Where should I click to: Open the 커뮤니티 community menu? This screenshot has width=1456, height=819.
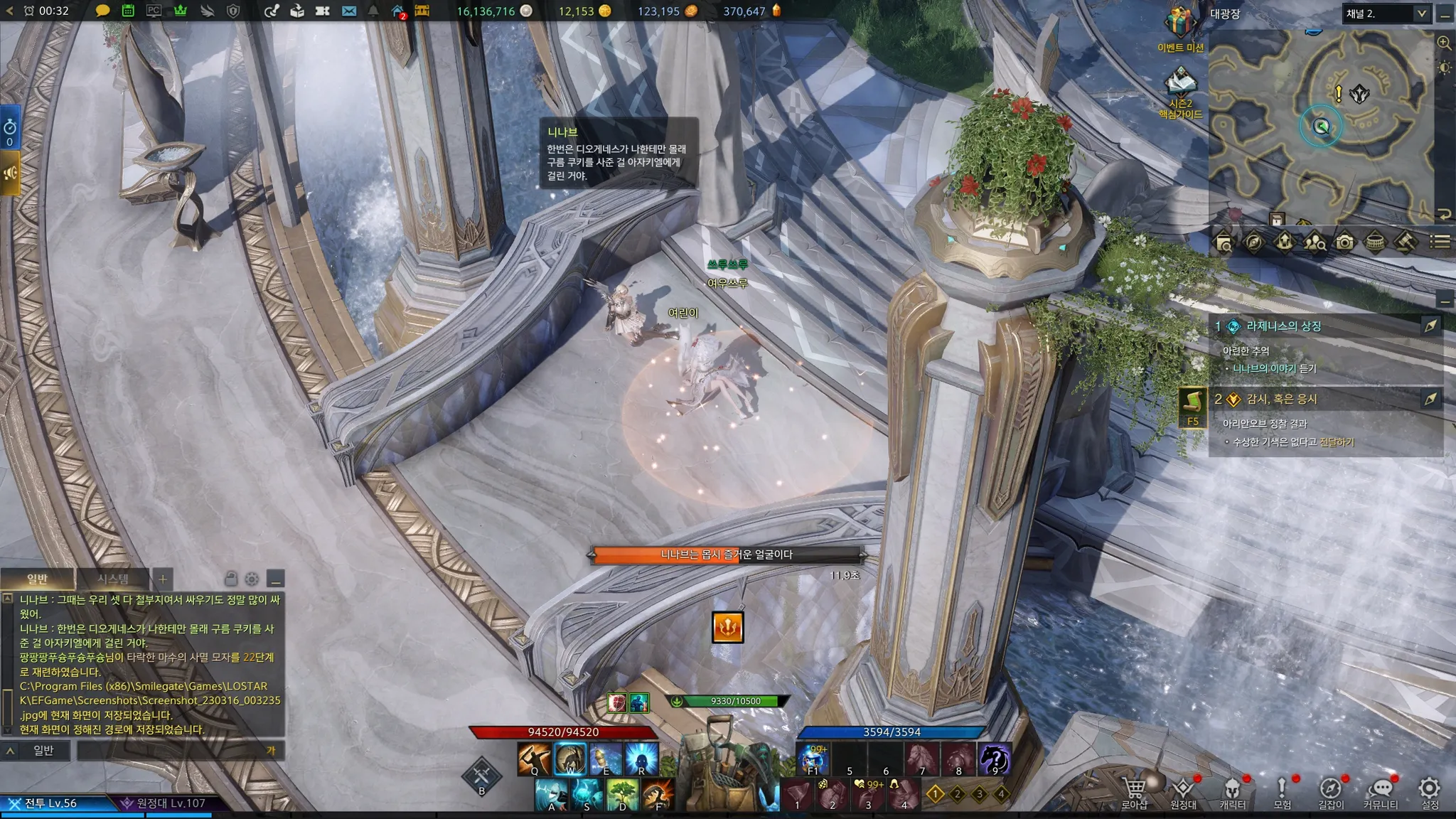(x=1380, y=790)
